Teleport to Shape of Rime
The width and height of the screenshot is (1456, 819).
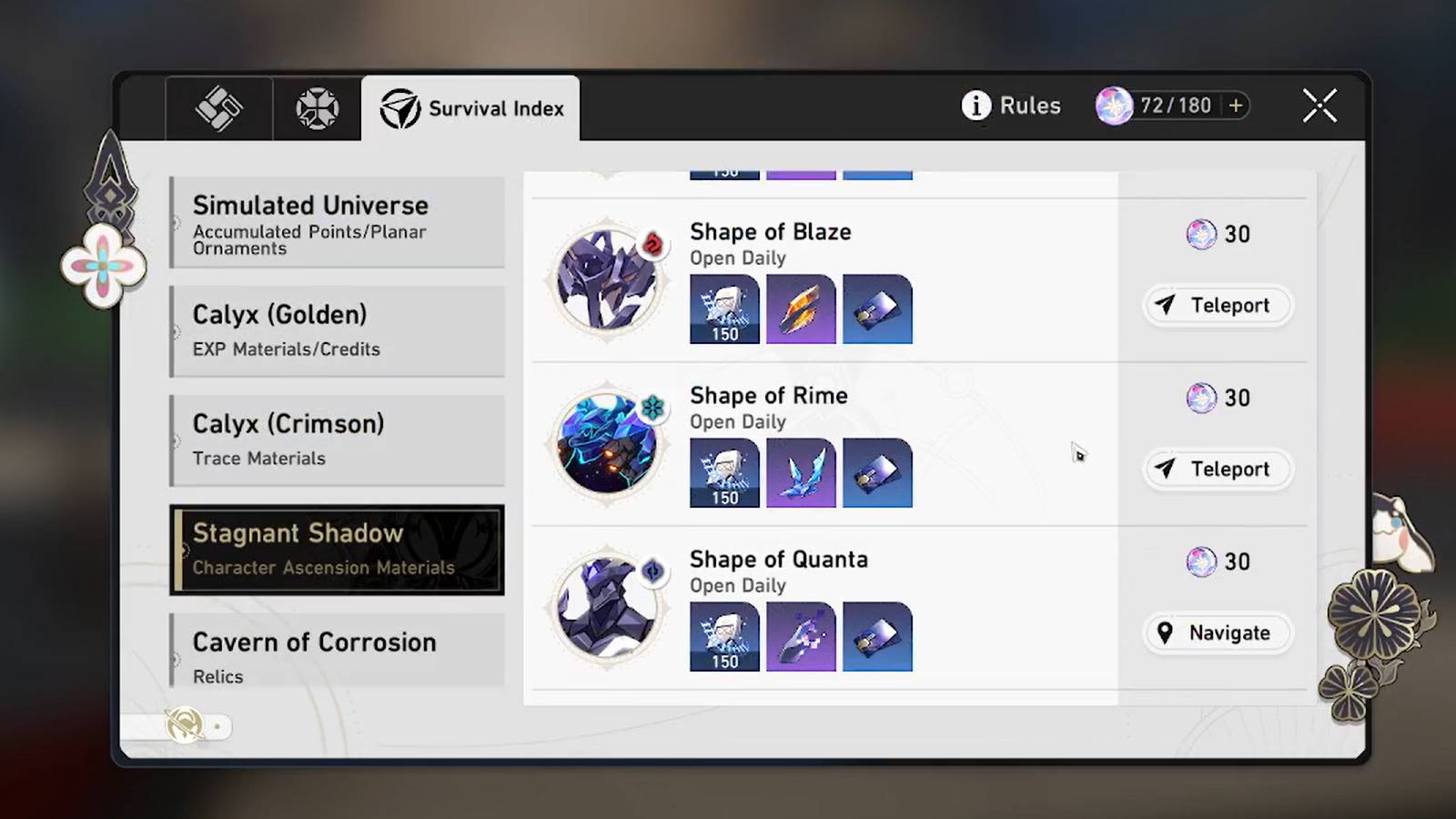(x=1217, y=470)
